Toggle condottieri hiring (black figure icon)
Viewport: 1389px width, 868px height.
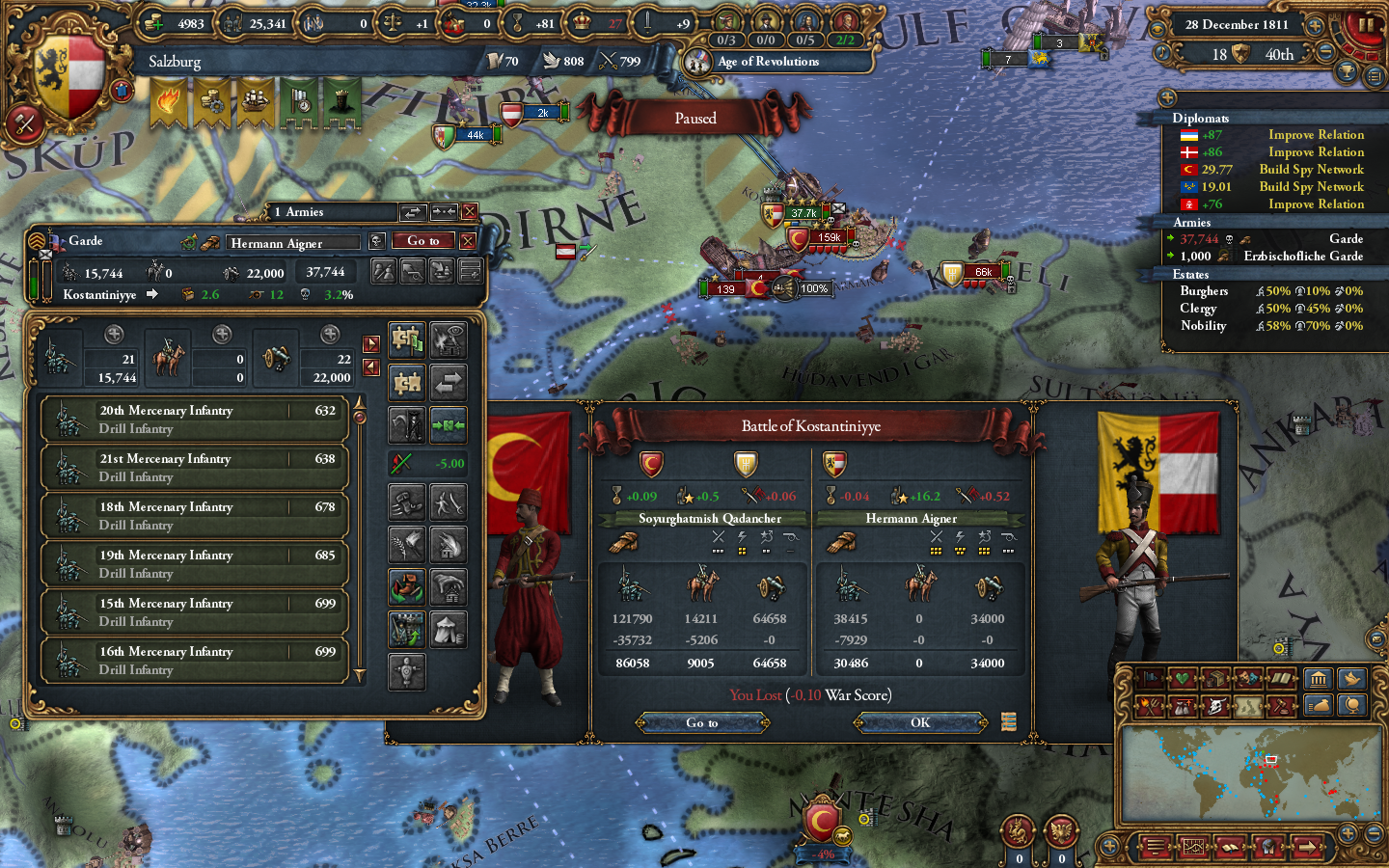[x=407, y=422]
